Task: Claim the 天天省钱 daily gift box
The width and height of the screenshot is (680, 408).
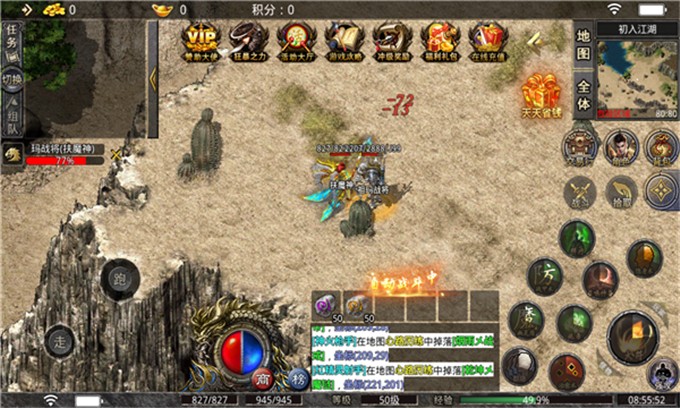Action: point(540,96)
